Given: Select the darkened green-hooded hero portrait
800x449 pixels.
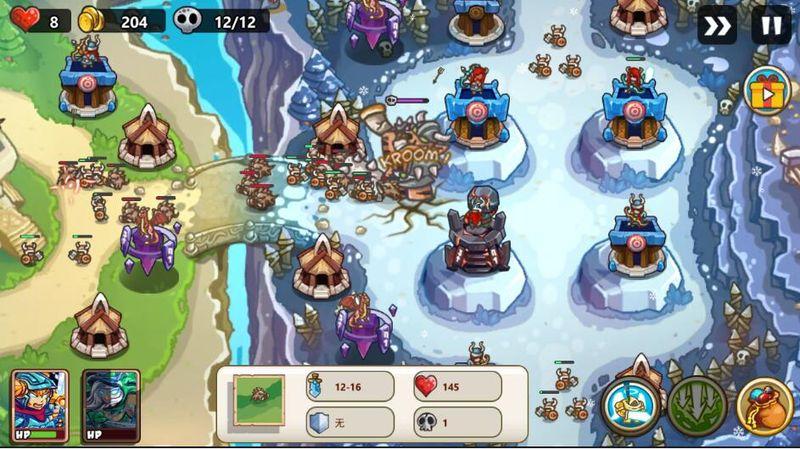Looking at the screenshot, I should point(110,403).
